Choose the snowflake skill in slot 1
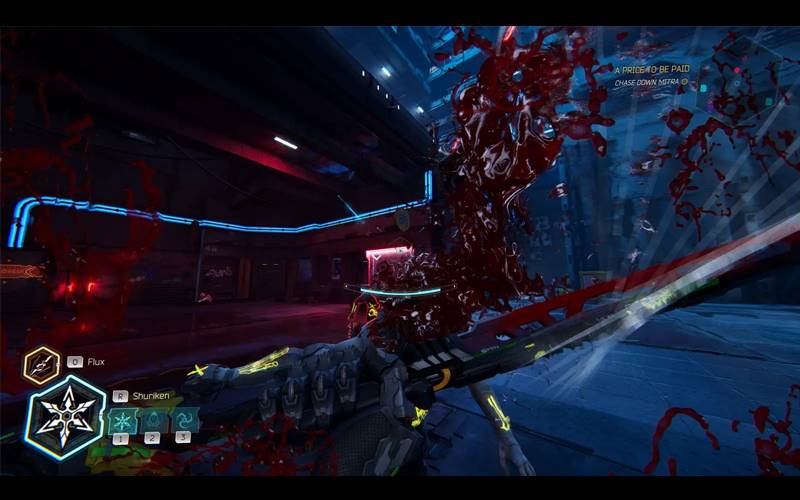Viewport: 800px width, 500px height. tap(121, 420)
